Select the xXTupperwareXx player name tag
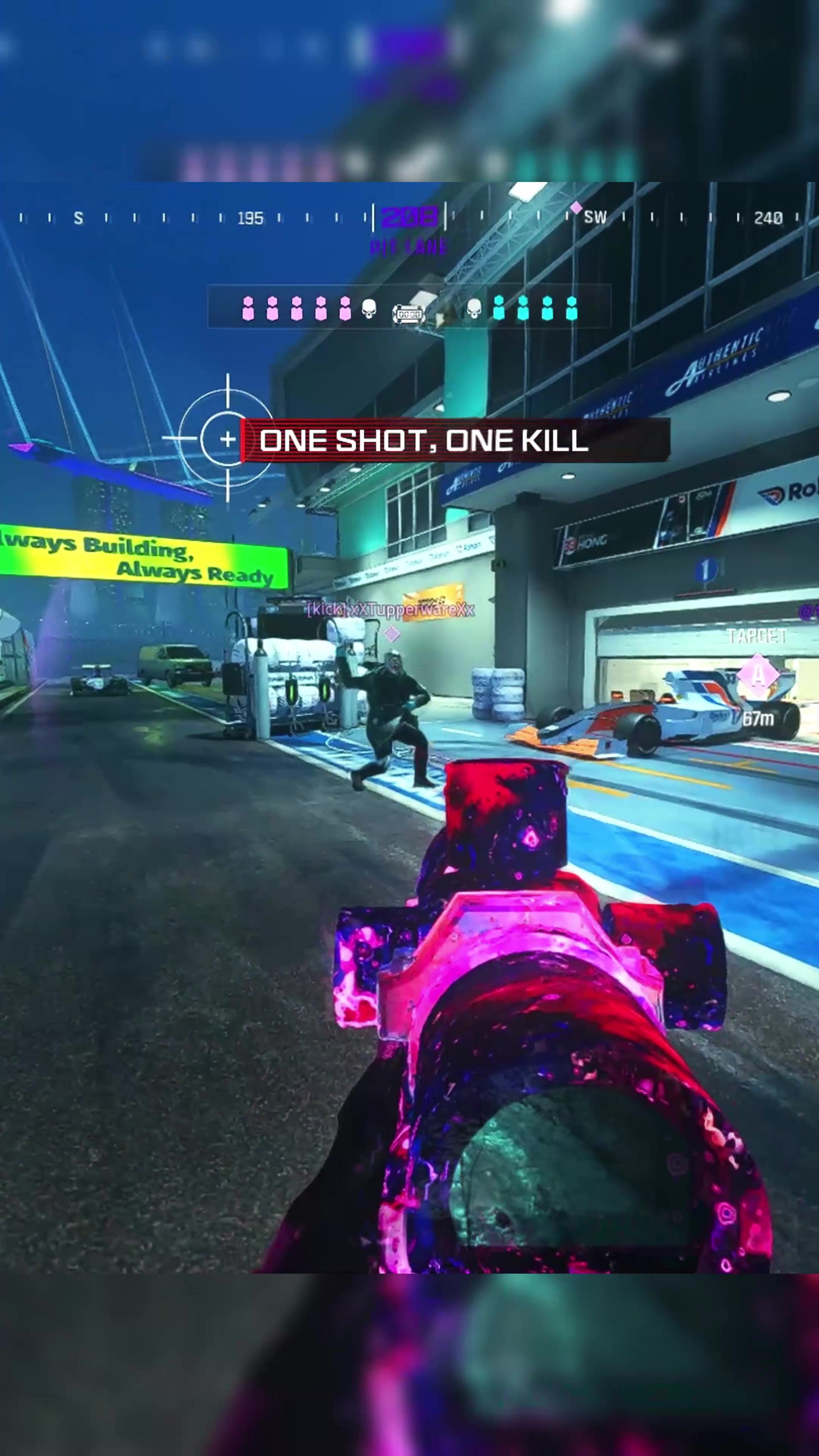819x1456 pixels. click(391, 609)
